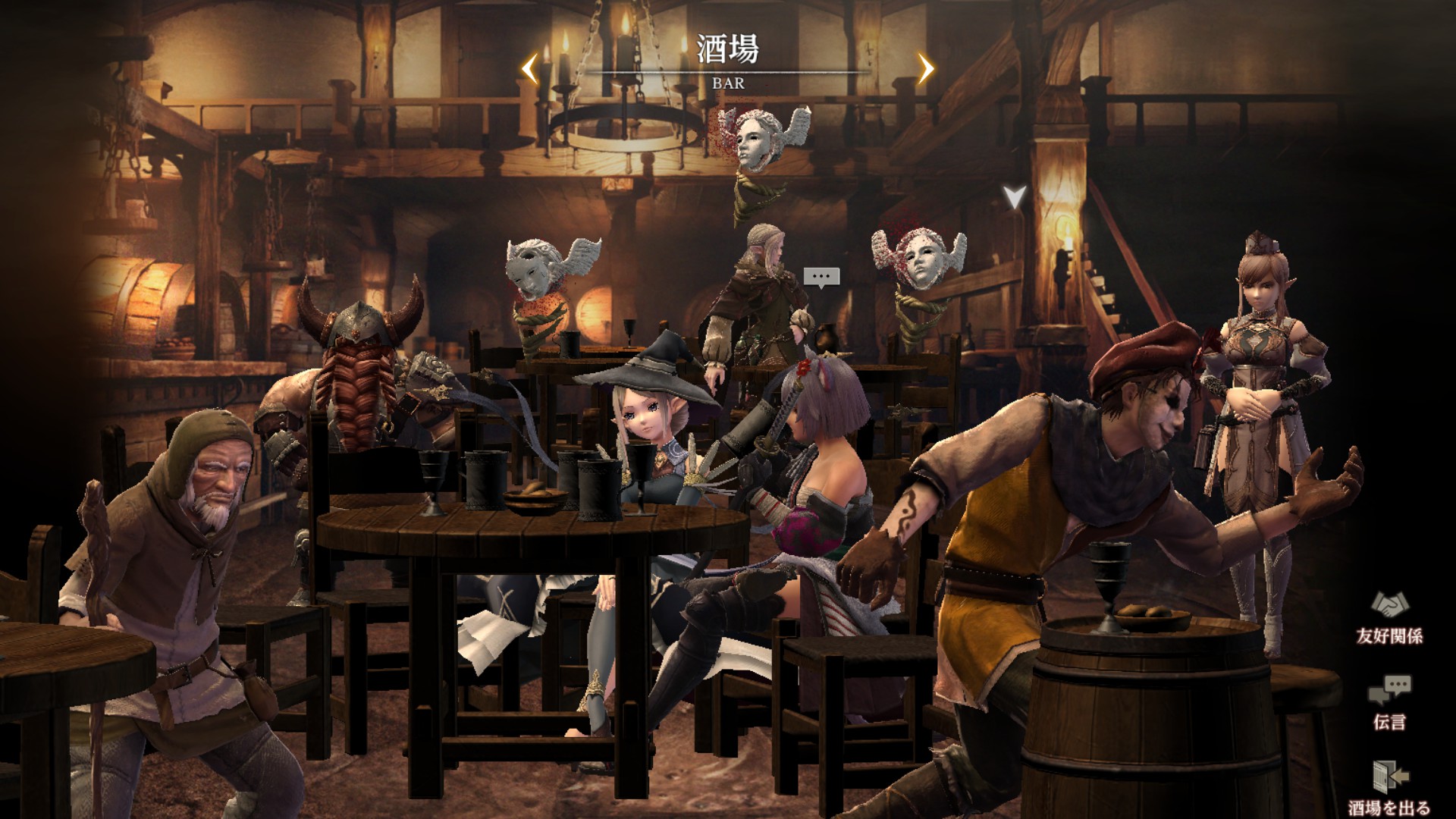
Task: Open 伝言 messages menu
Action: click(x=1389, y=701)
